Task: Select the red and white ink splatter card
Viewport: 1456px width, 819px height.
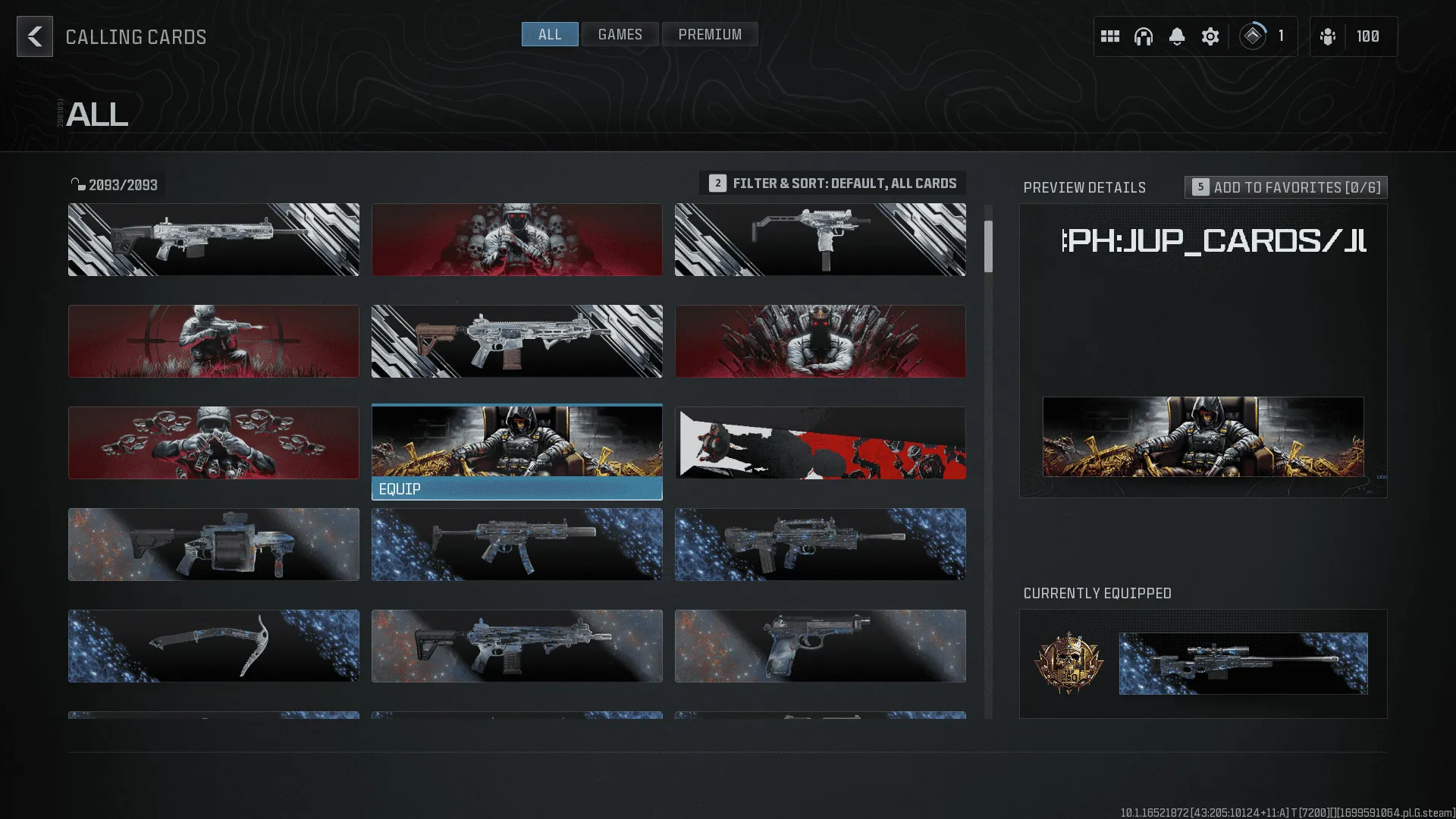Action: 820,443
